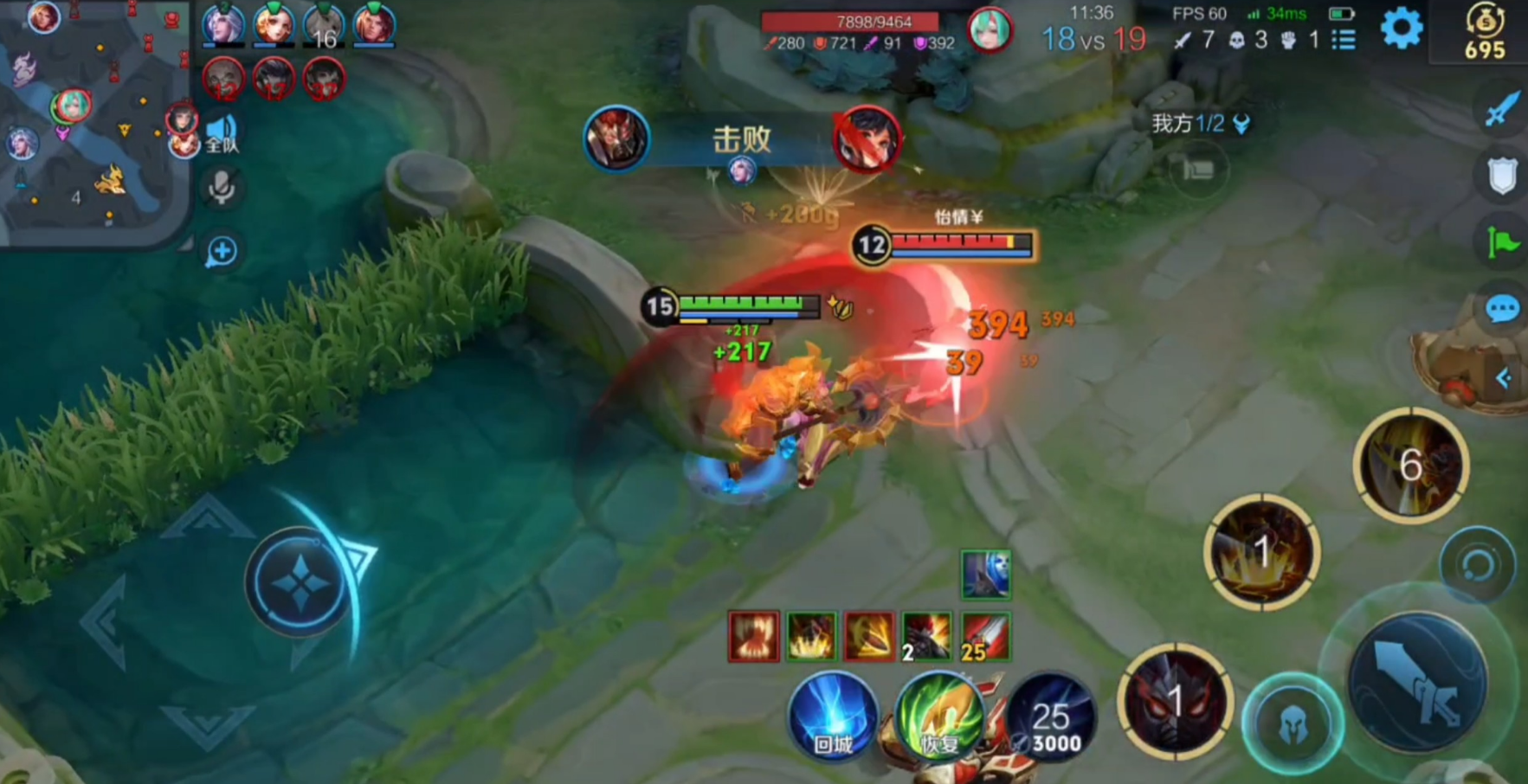Image resolution: width=1528 pixels, height=784 pixels.
Task: Cast the red demon mask skill
Action: [1174, 701]
